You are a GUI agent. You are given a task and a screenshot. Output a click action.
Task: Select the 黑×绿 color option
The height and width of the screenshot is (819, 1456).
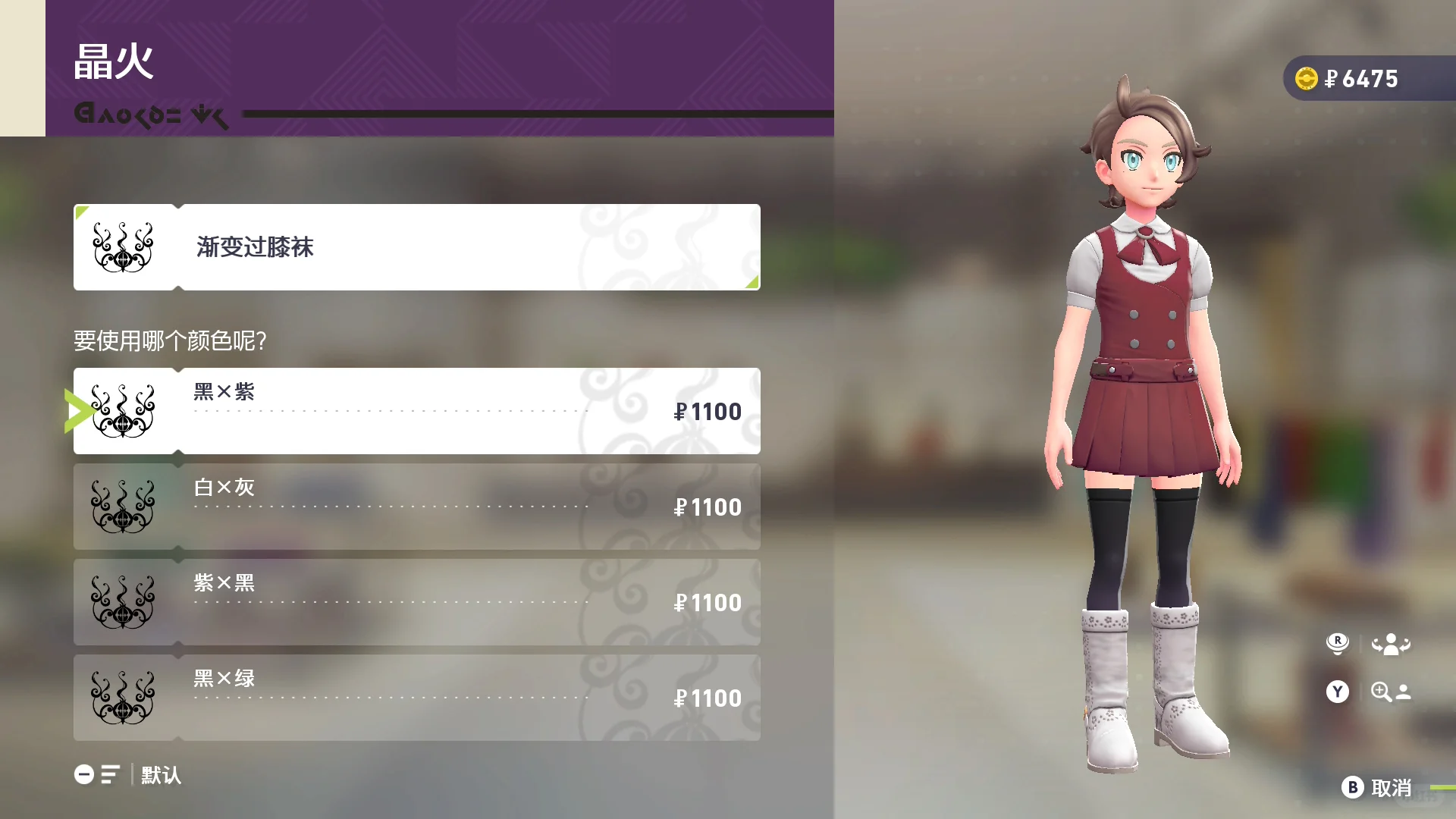pyautogui.click(x=417, y=698)
